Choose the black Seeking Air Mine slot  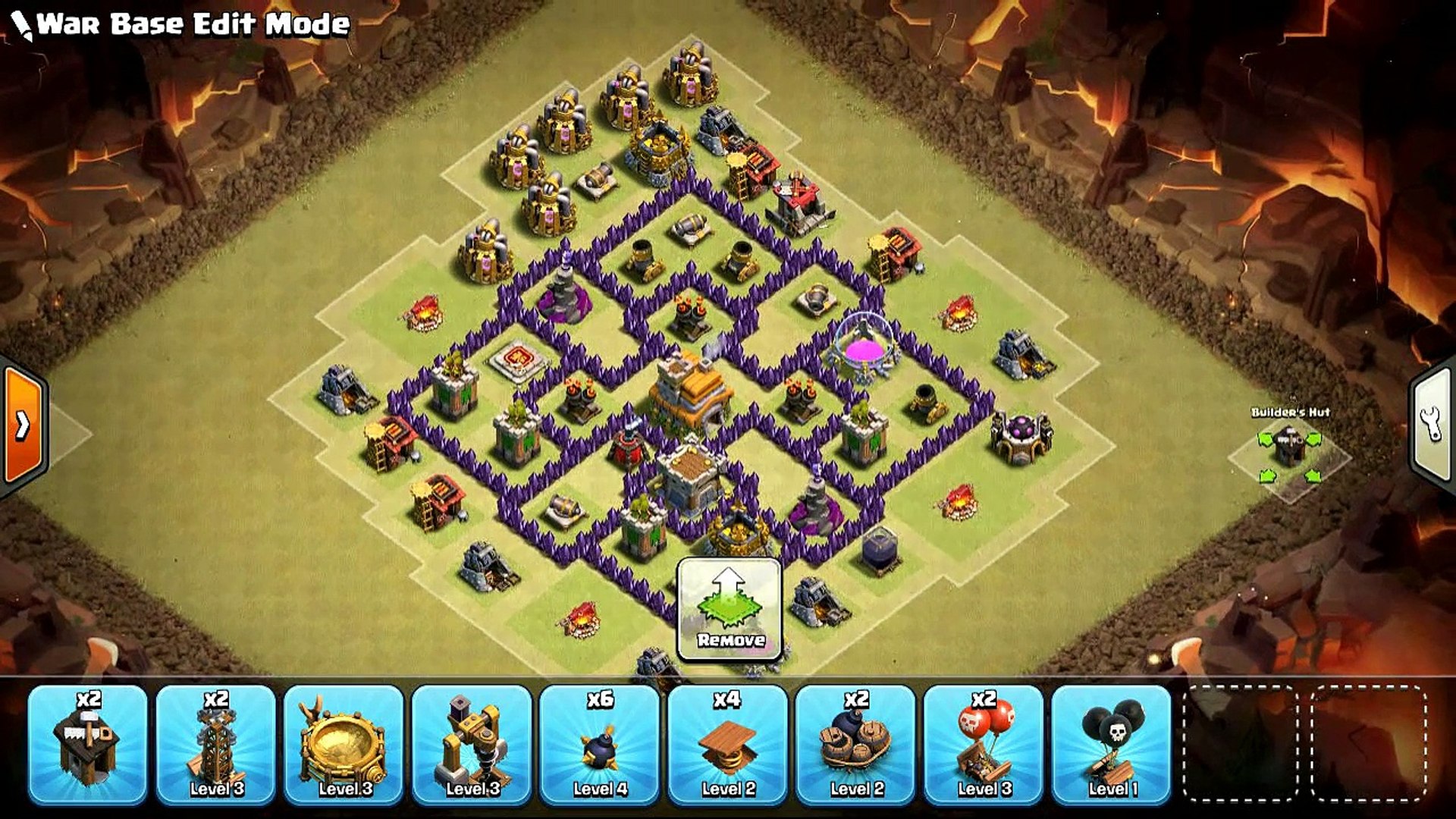coord(1112,743)
